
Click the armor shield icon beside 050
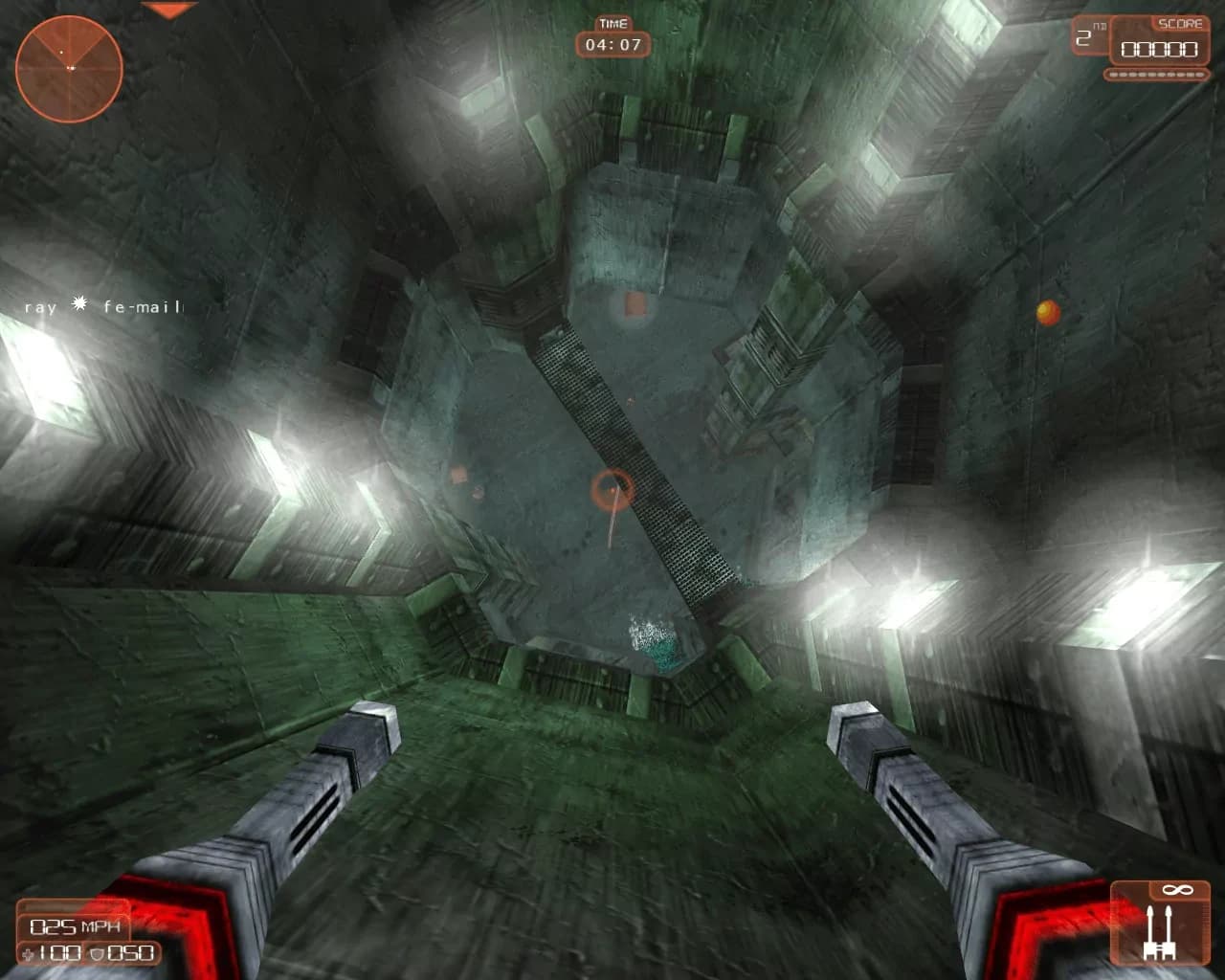99,953
